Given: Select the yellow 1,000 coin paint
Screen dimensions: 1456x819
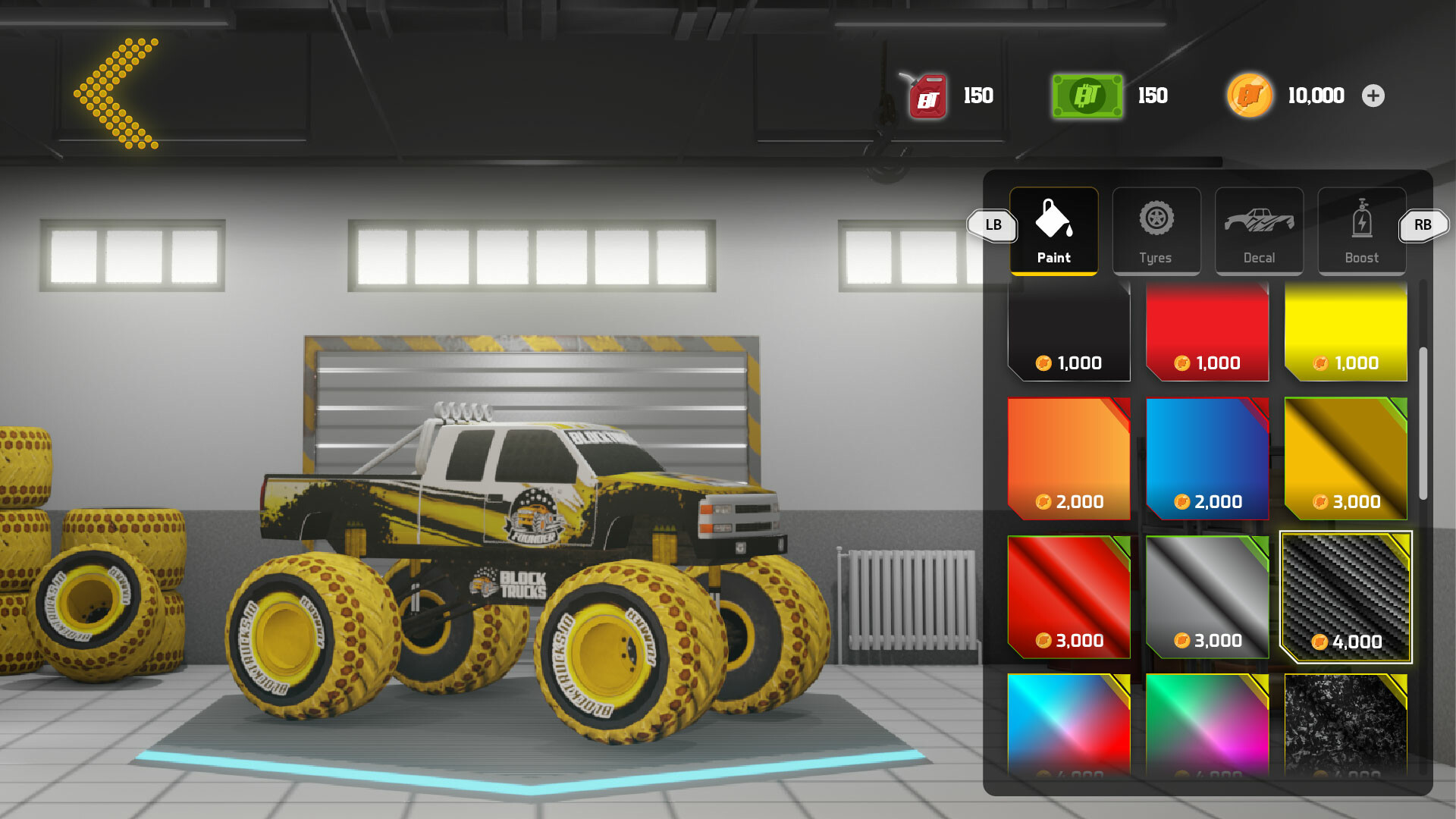Looking at the screenshot, I should [1345, 330].
